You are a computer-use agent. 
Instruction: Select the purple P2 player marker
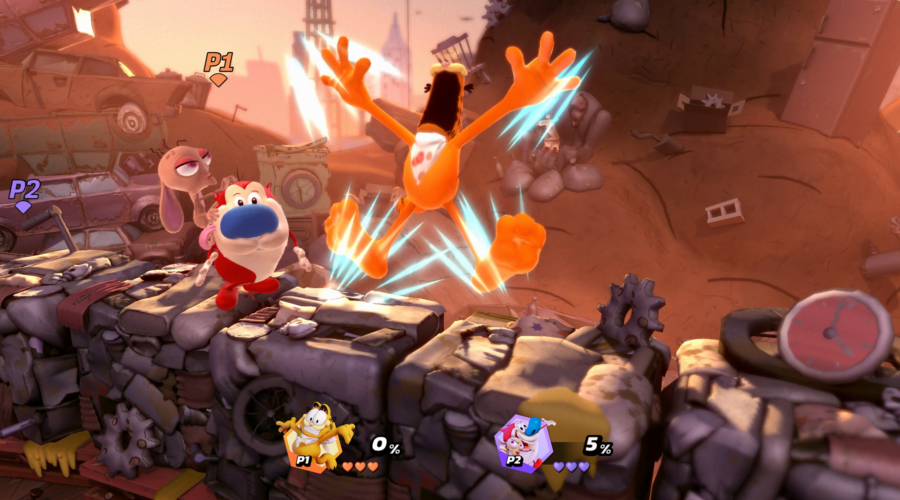(x=24, y=193)
